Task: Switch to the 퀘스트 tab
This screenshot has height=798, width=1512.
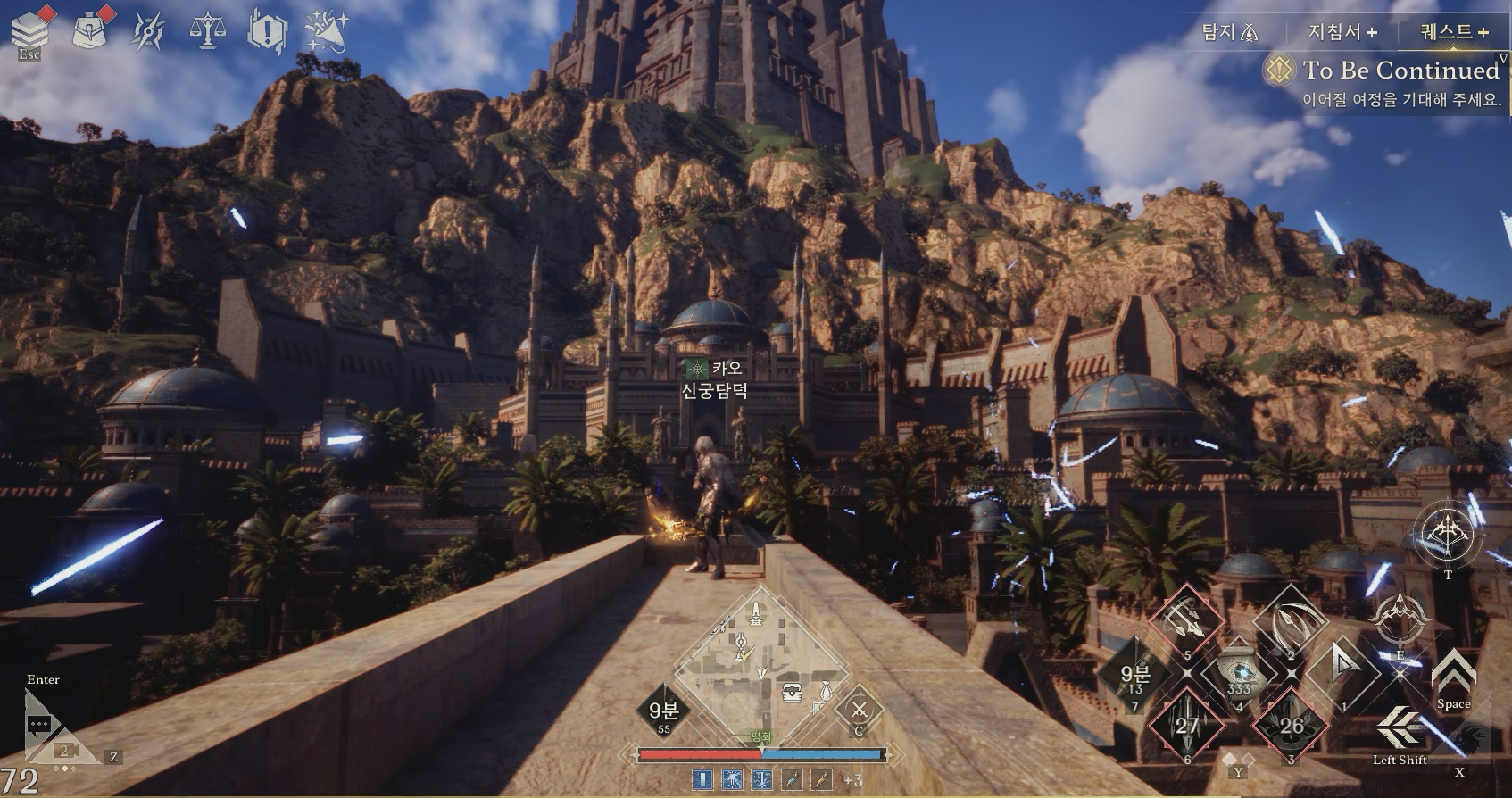Action: 1454,33
